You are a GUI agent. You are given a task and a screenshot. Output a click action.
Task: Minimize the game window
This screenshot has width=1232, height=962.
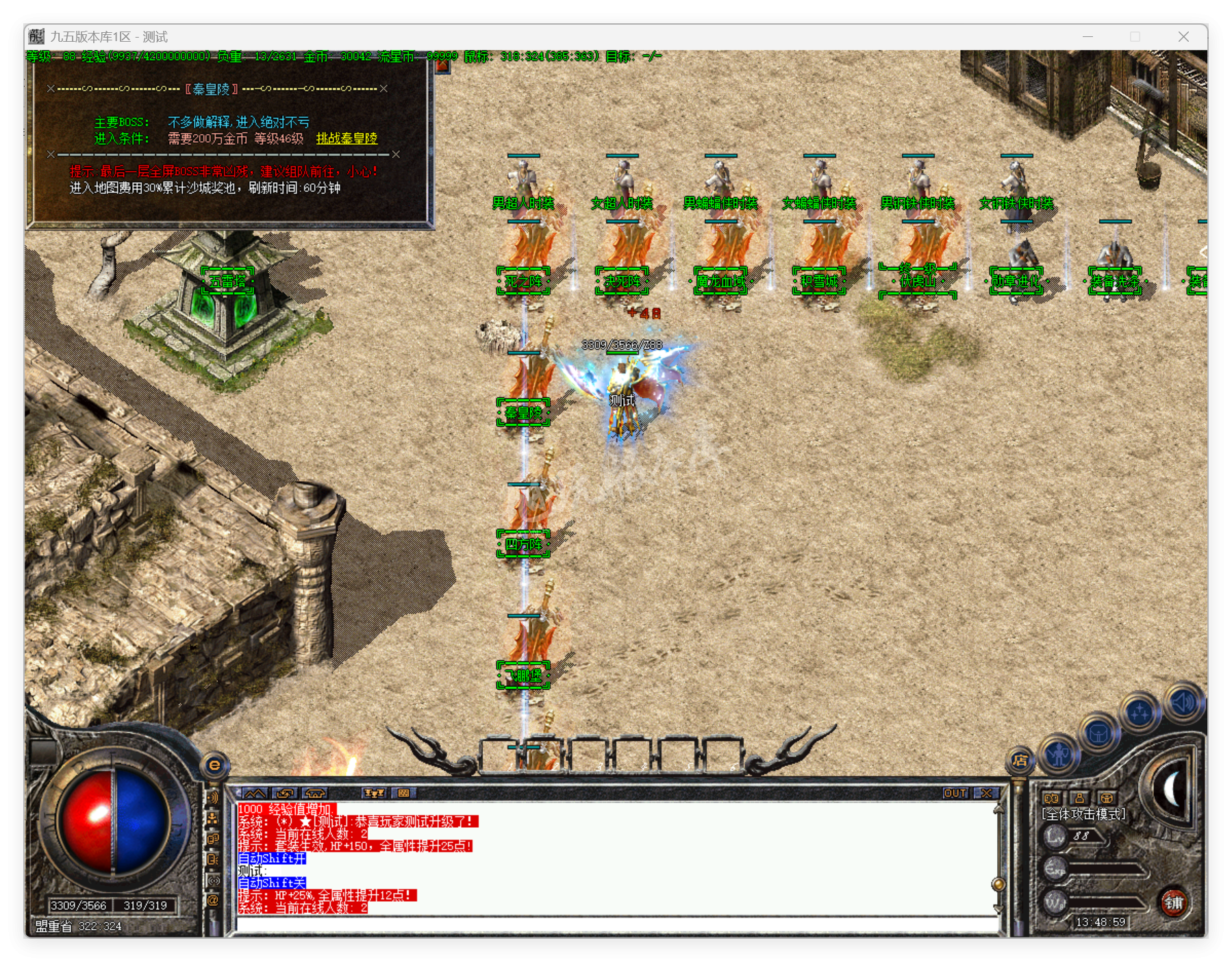[1088, 37]
